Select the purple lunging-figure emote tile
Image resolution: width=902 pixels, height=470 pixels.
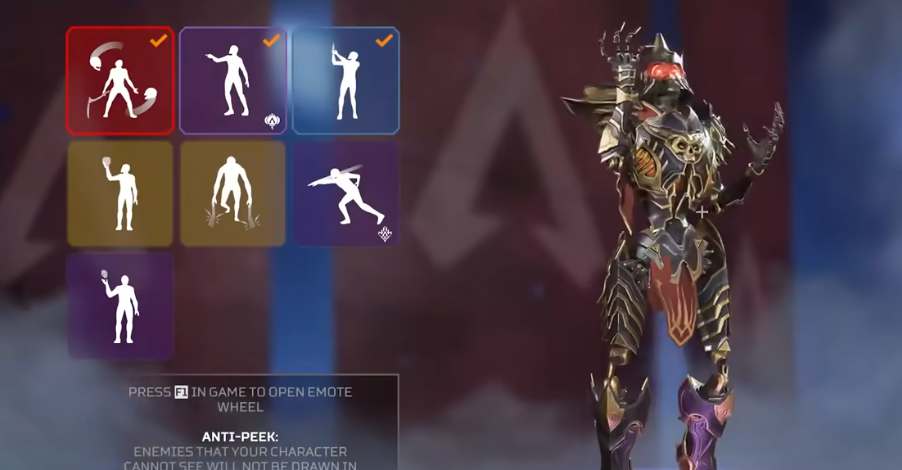click(x=346, y=193)
